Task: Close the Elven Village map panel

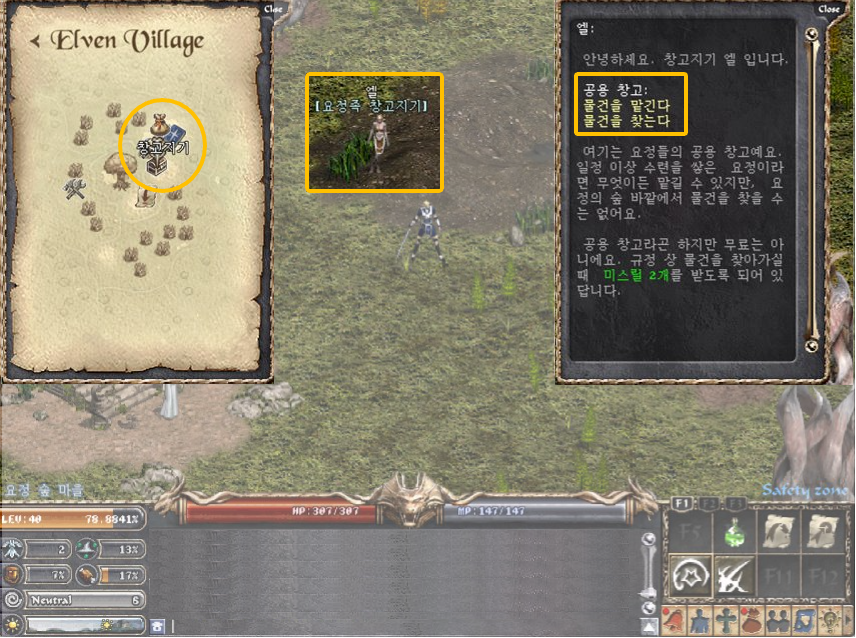Action: pyautogui.click(x=272, y=9)
